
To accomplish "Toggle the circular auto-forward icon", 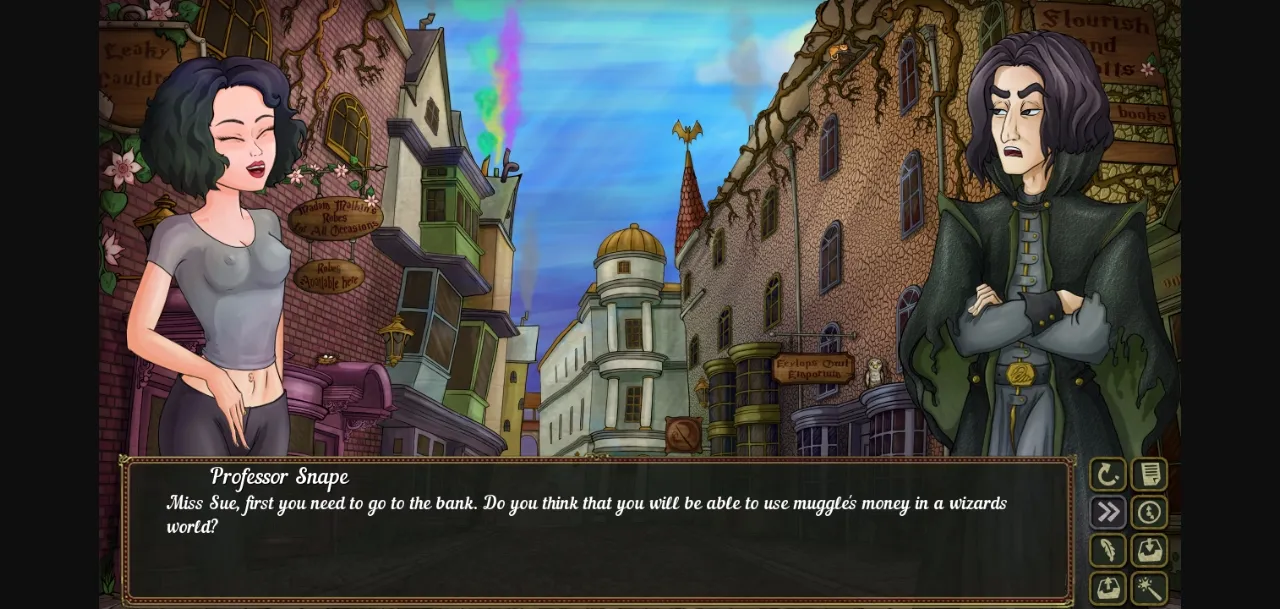I will click(x=1149, y=513).
